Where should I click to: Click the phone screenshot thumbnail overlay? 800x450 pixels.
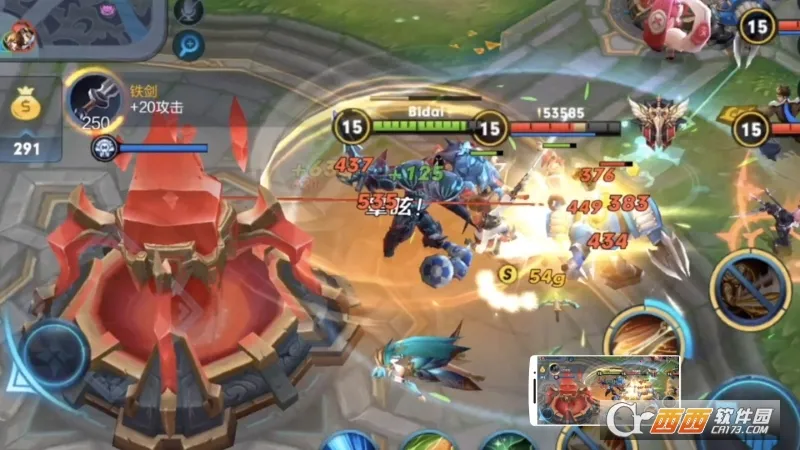point(607,388)
